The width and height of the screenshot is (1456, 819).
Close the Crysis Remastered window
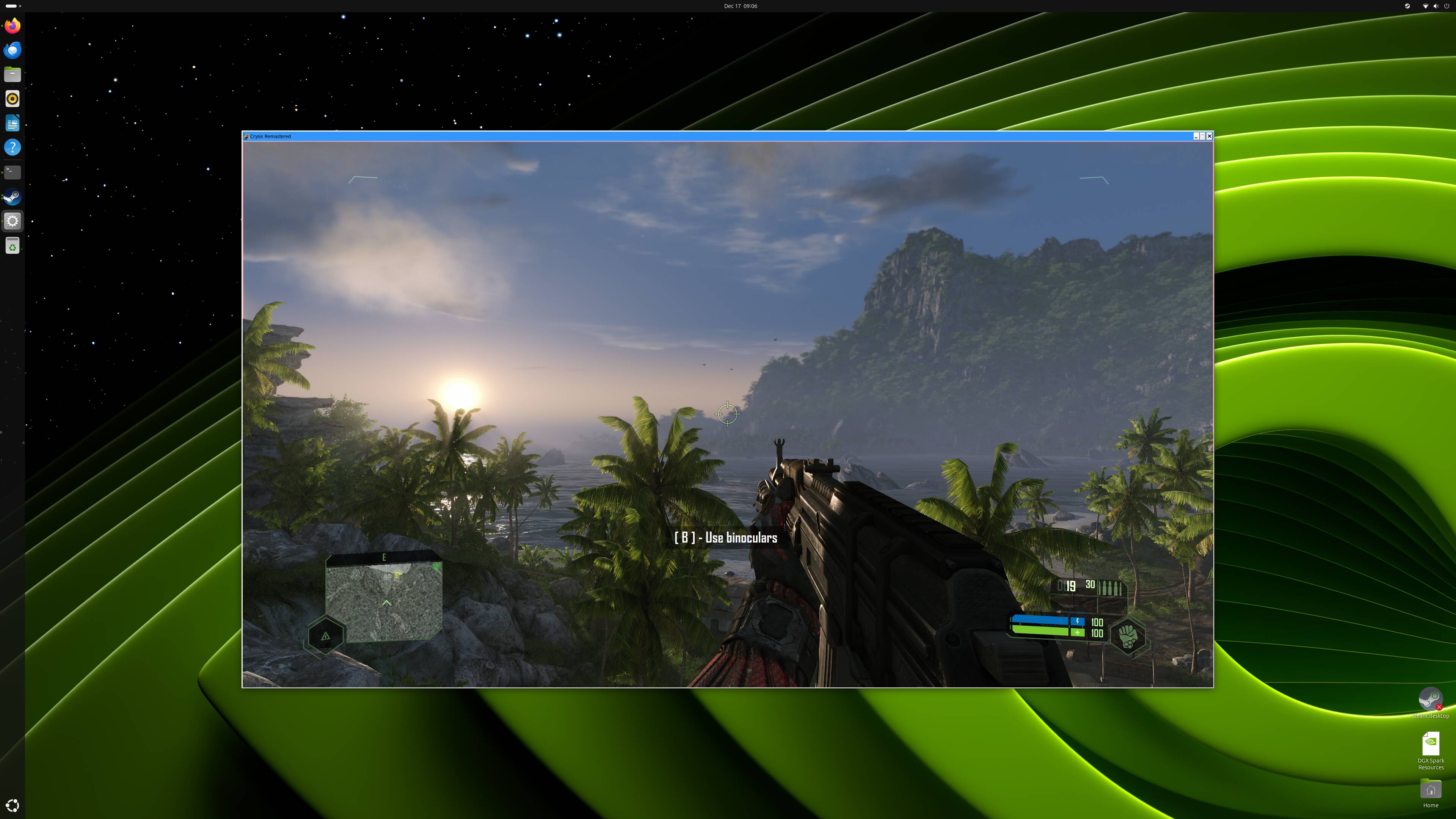point(1209,136)
